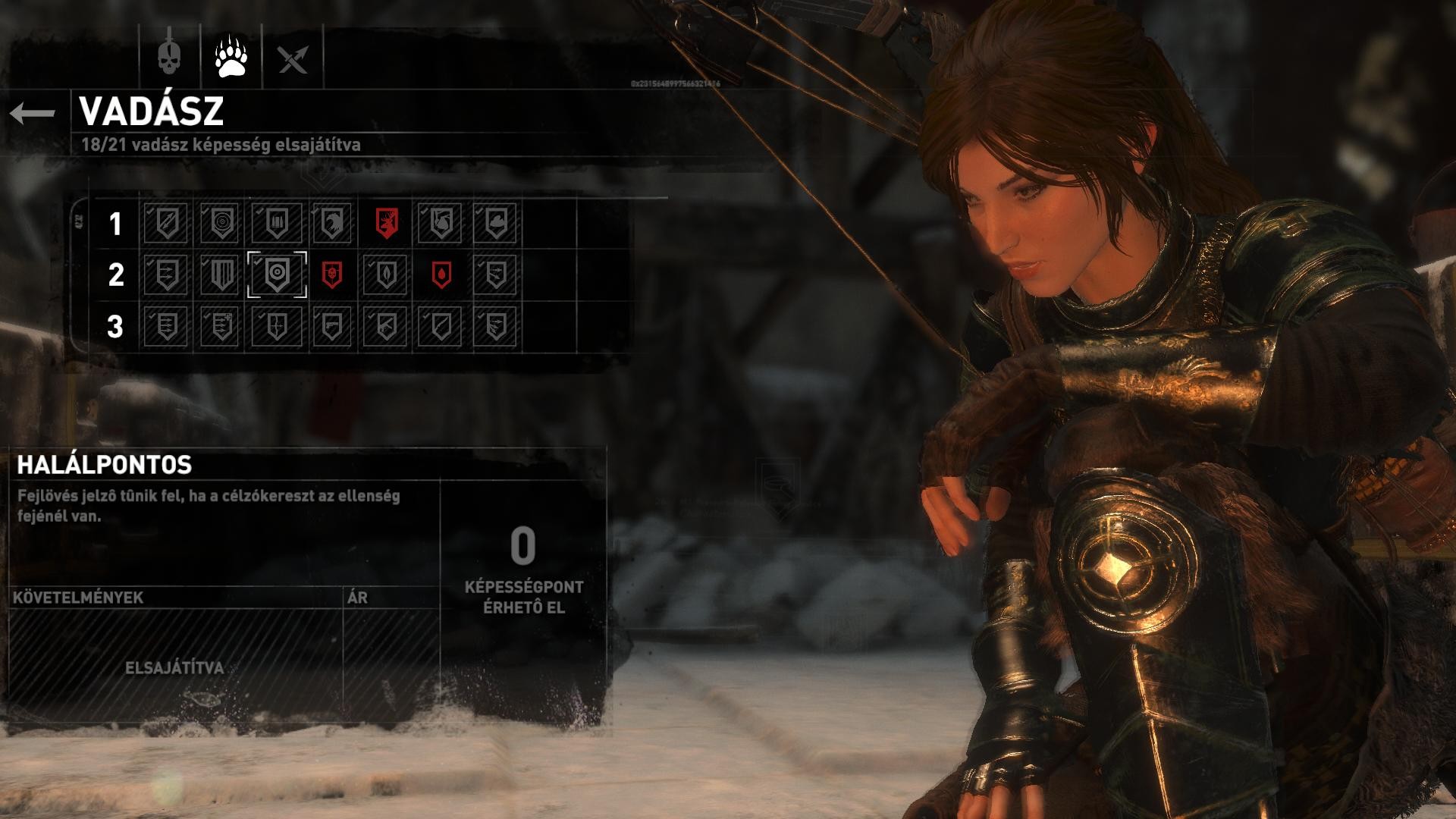Select the eagle head skill

(331, 223)
